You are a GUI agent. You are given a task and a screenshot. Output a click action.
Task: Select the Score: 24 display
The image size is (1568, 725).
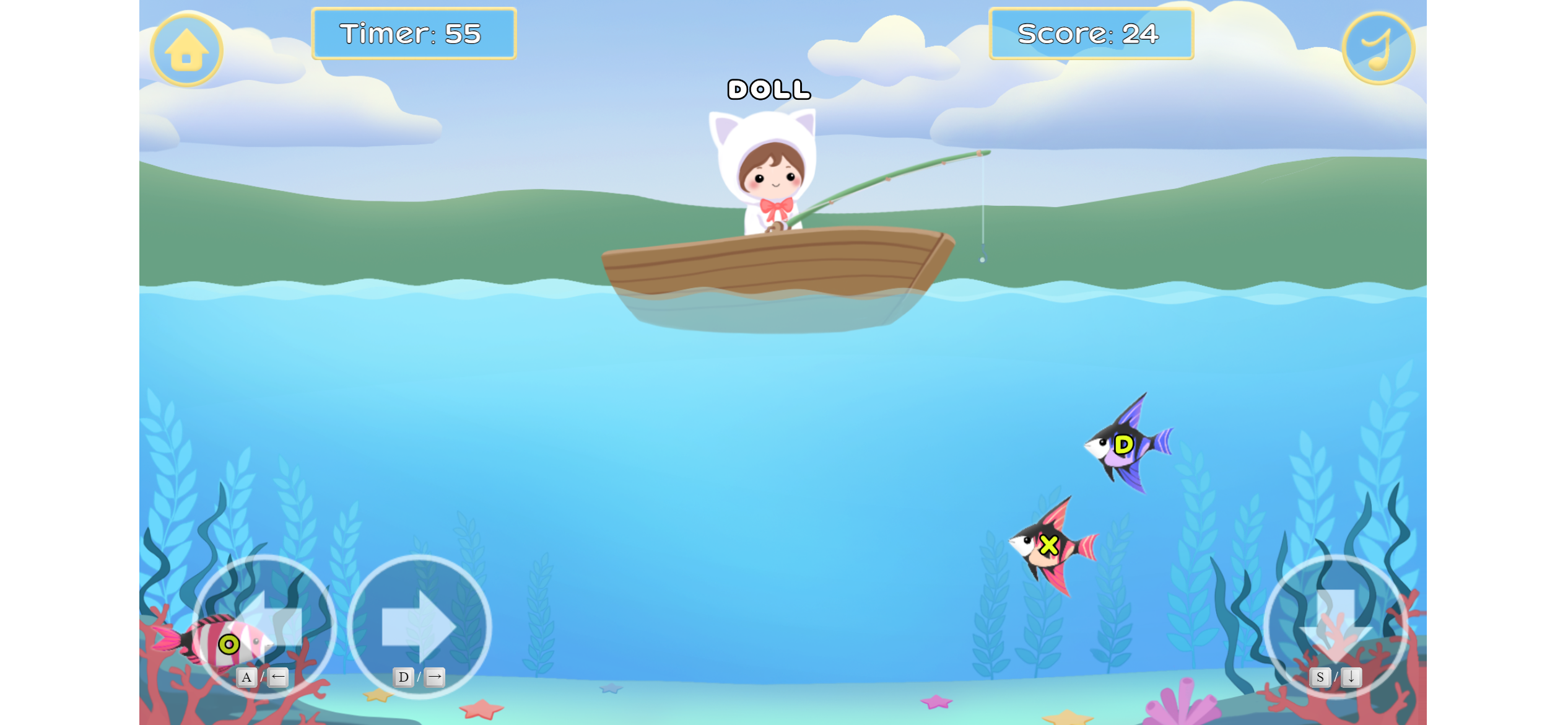tap(1091, 35)
